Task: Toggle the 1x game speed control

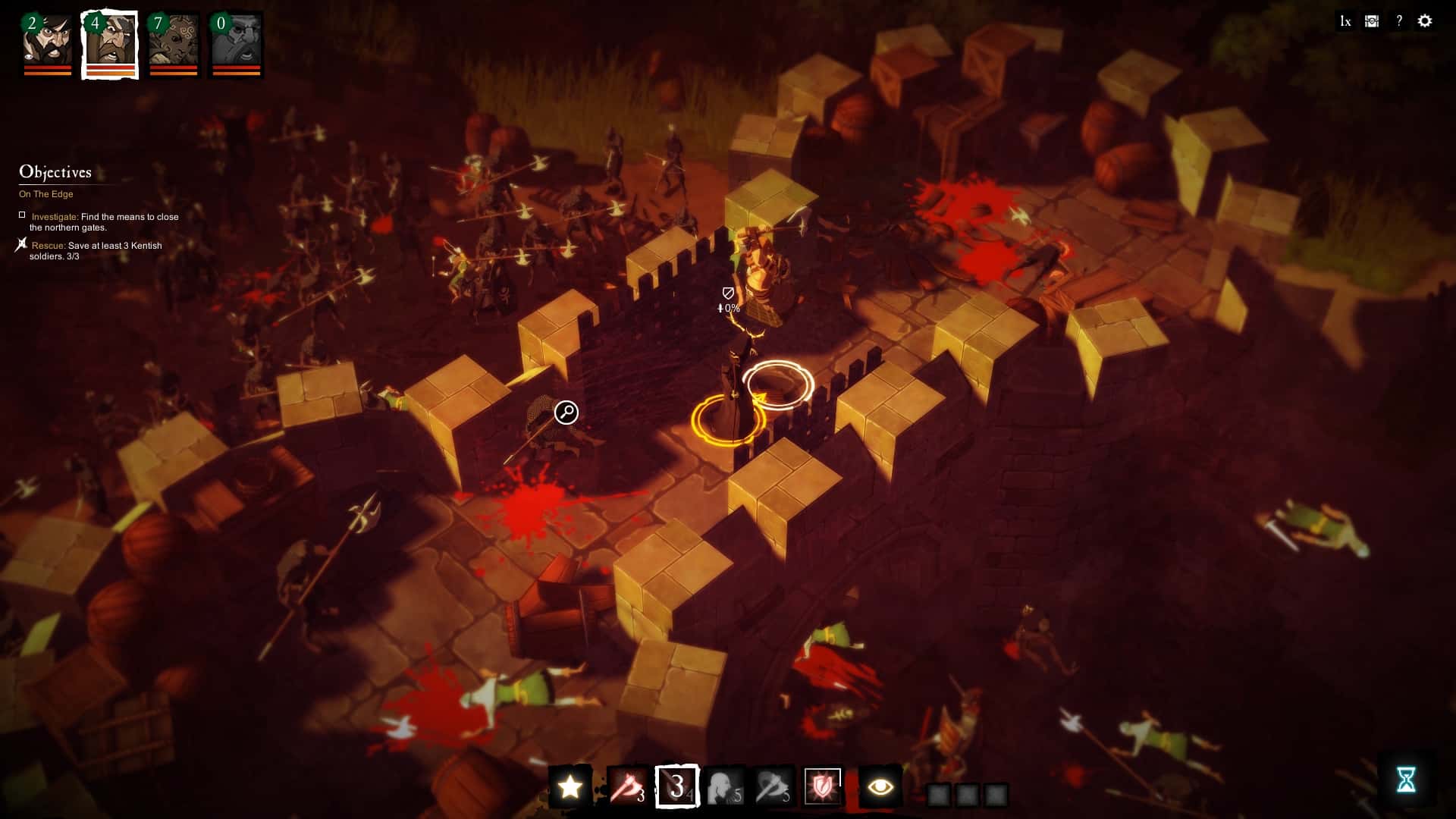Action: [1345, 21]
